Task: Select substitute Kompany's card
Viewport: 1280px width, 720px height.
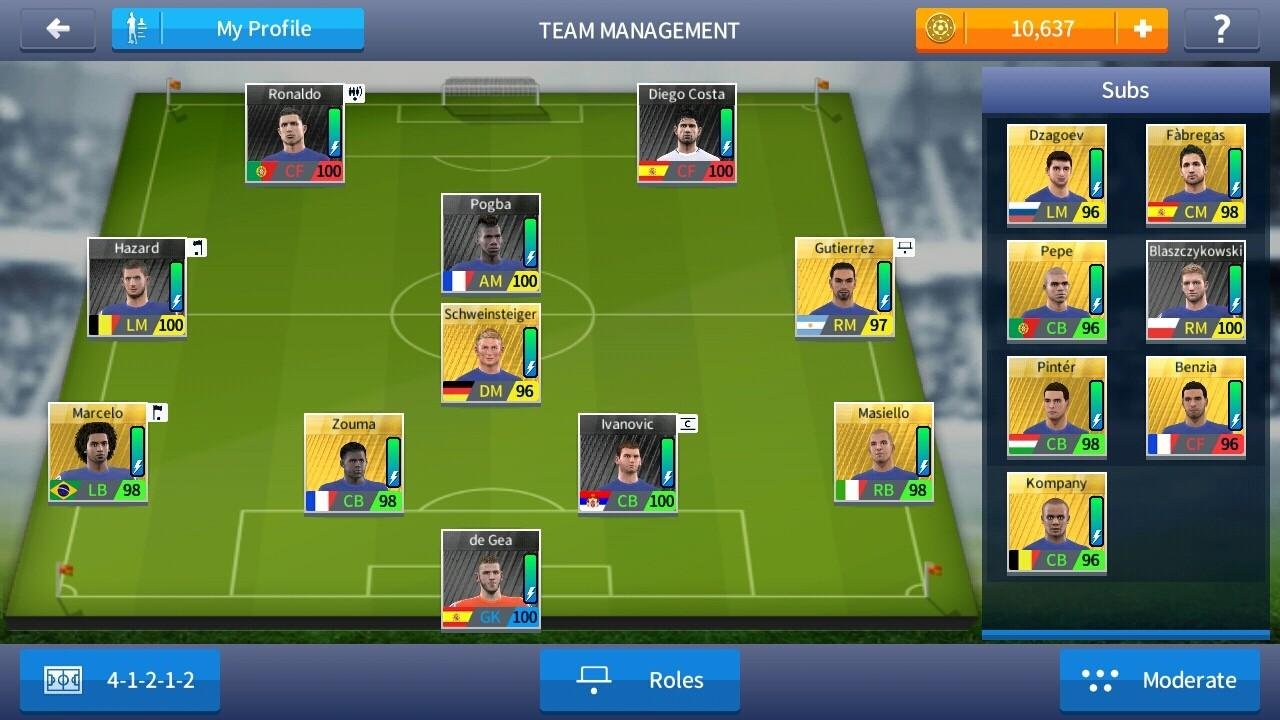Action: click(x=1056, y=522)
